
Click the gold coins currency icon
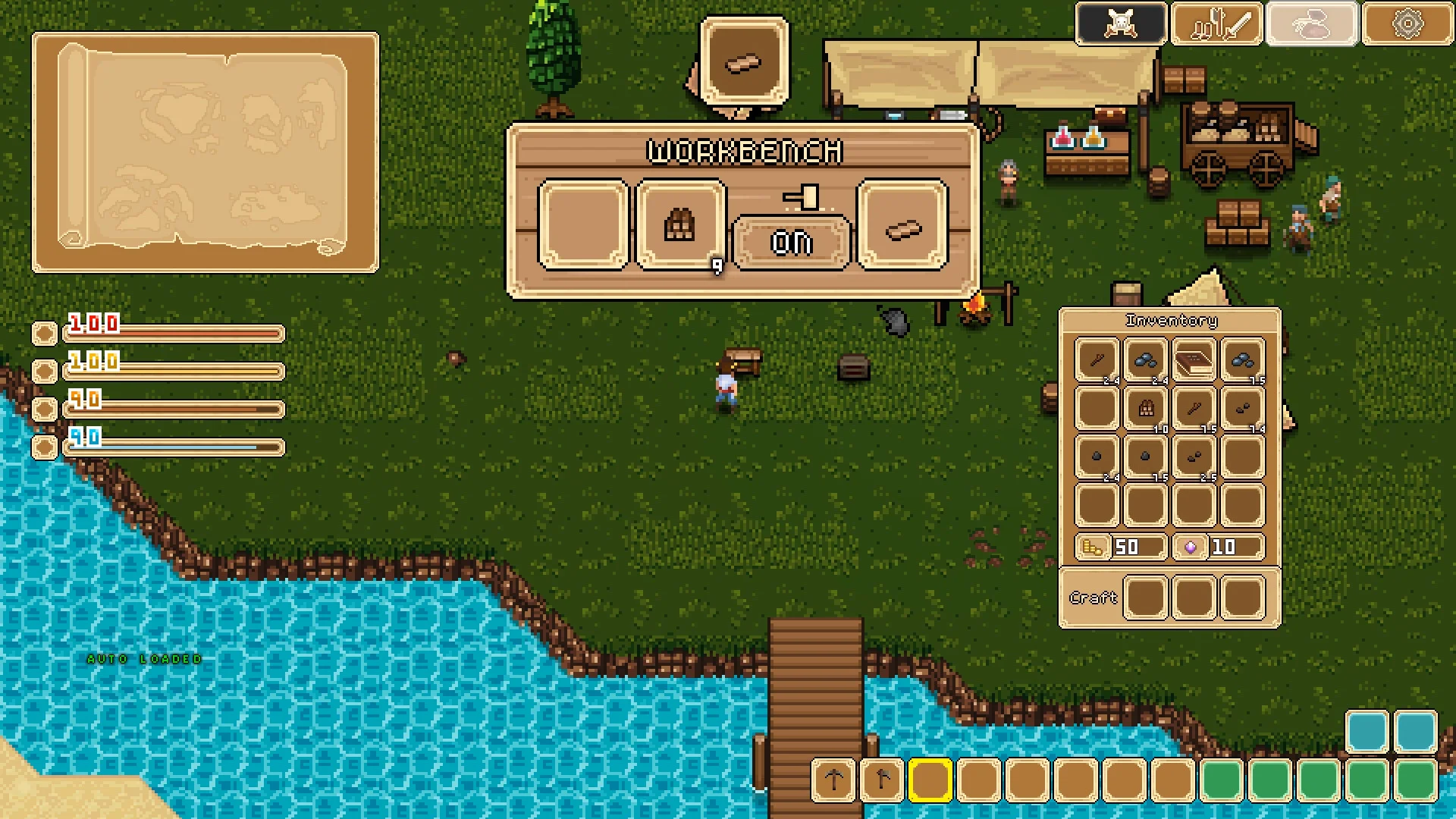point(1092,547)
